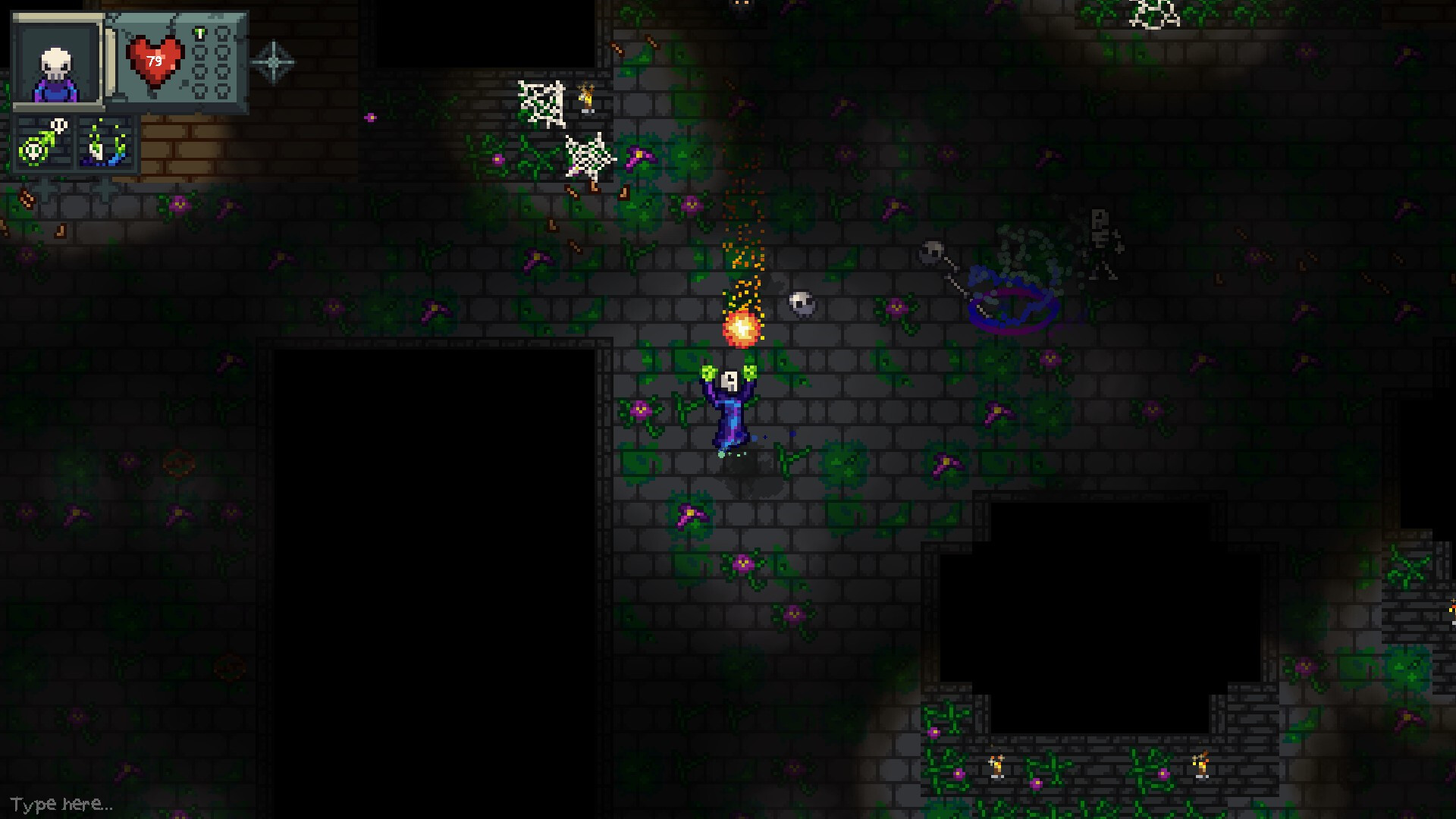1456x819 pixels.
Task: Click the compass star beside the status panel
Action: [273, 61]
